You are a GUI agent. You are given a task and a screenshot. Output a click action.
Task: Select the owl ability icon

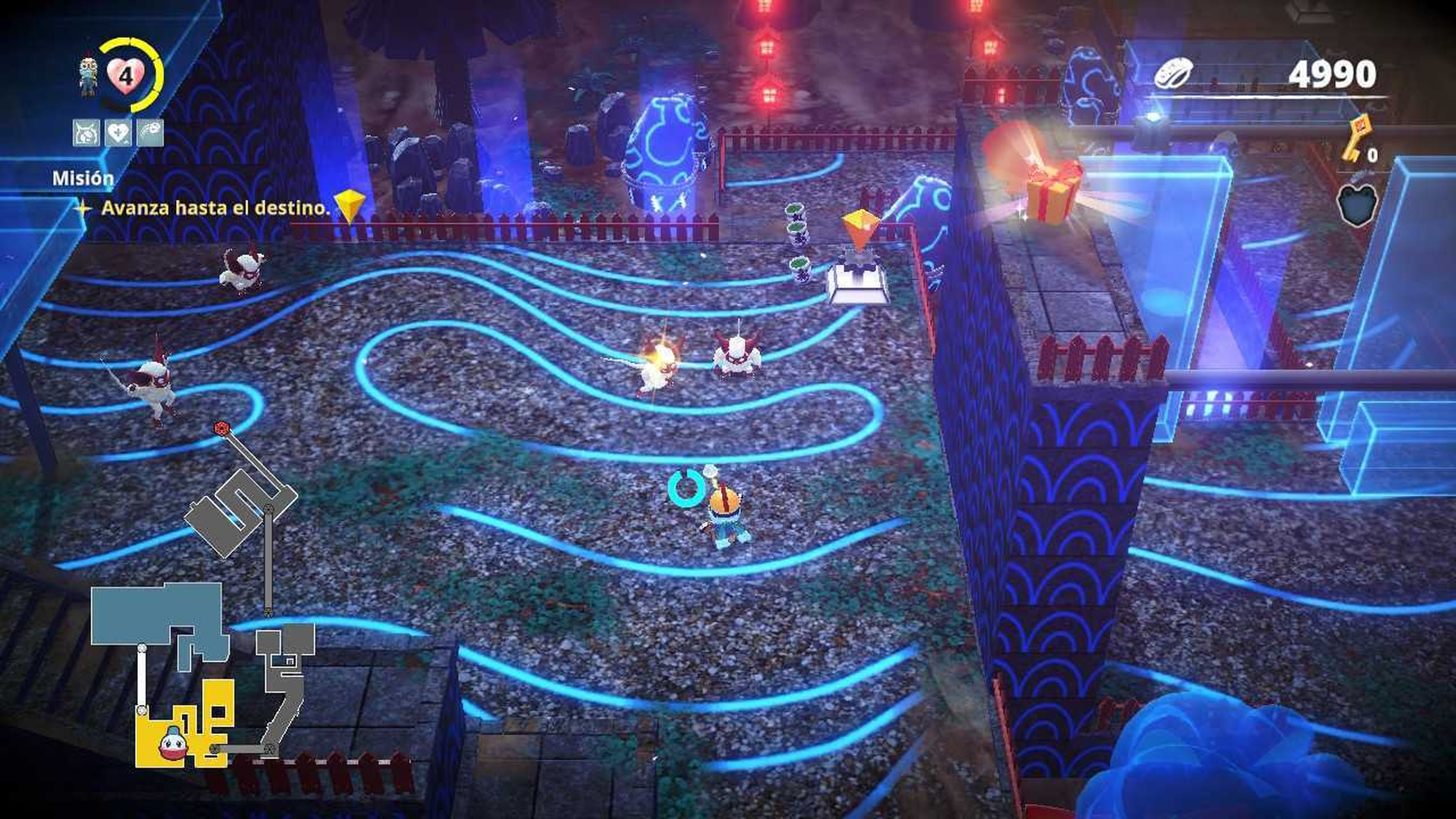click(x=86, y=133)
